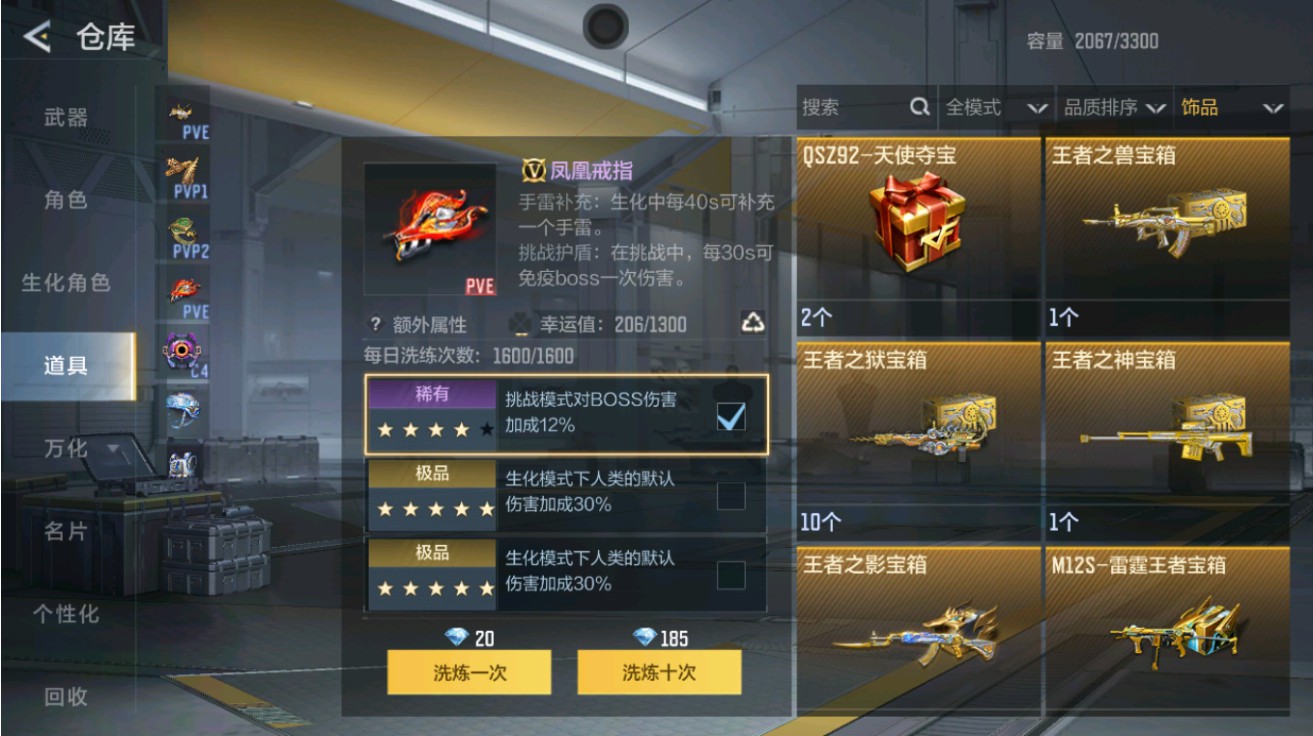Select the C4 explosive item
The image size is (1313, 736).
[180, 348]
